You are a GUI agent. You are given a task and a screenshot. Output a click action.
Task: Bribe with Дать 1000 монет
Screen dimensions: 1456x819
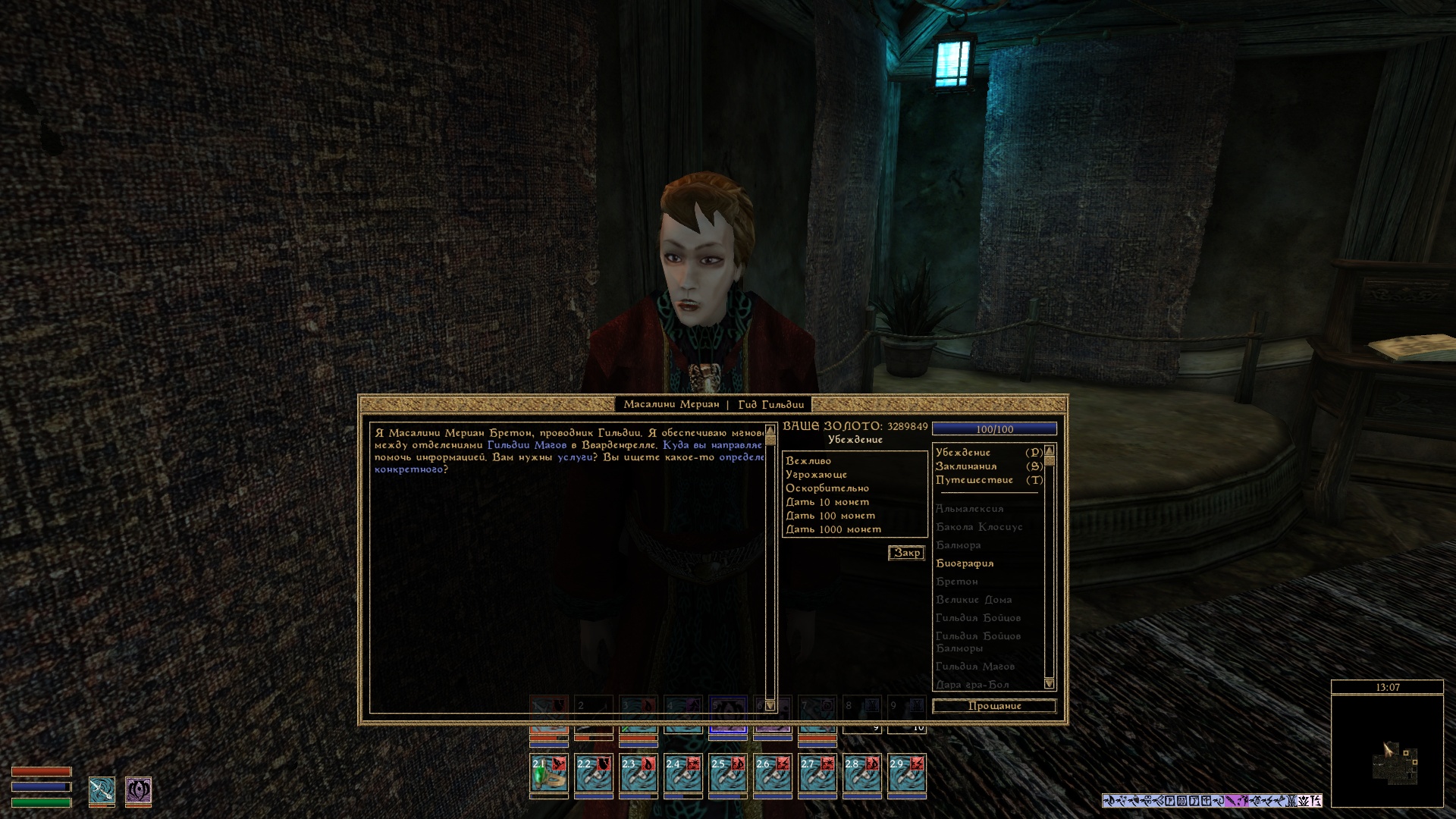pos(833,529)
